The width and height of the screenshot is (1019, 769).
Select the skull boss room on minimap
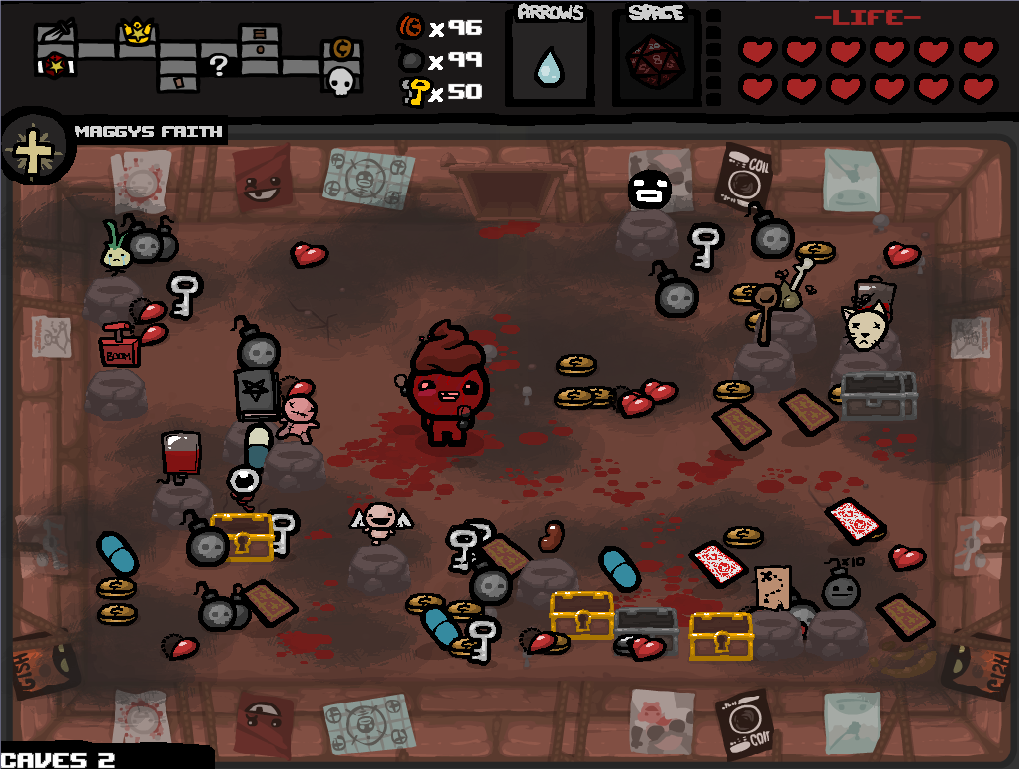click(341, 81)
